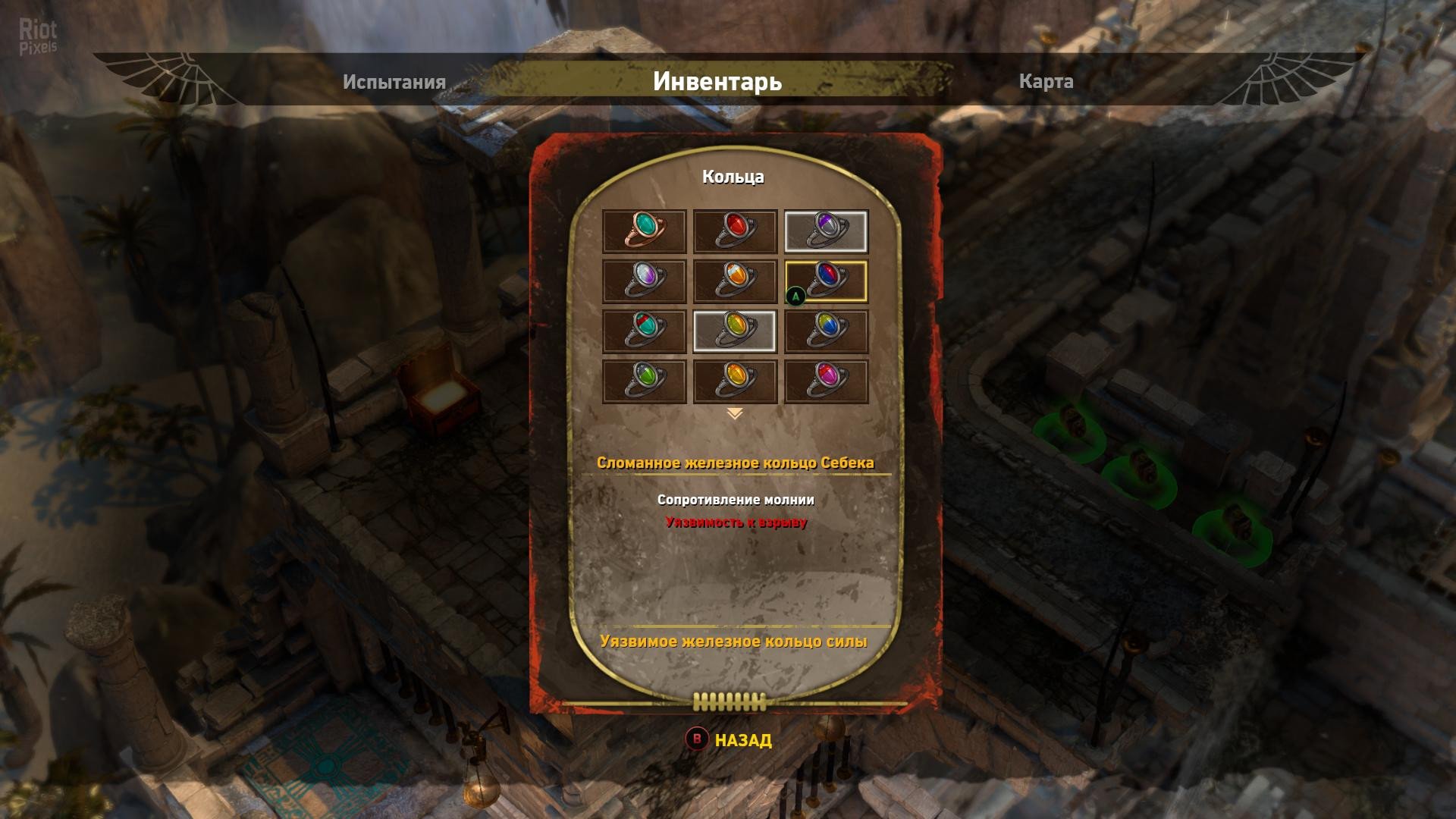Select the ring with green and grey gem
The width and height of the screenshot is (1456, 819).
coord(644,381)
